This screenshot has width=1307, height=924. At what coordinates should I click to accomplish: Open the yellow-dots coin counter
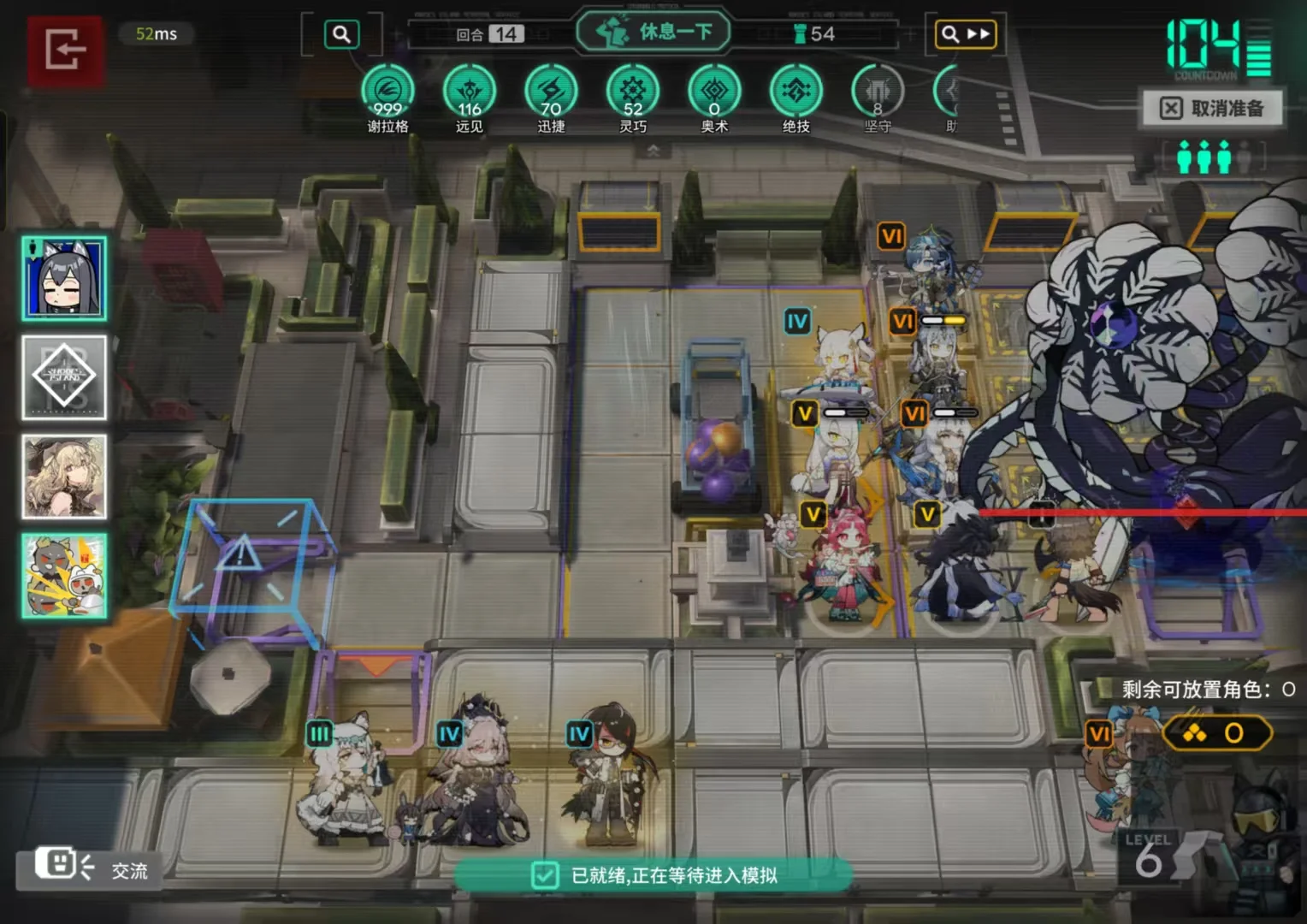click(x=1216, y=733)
